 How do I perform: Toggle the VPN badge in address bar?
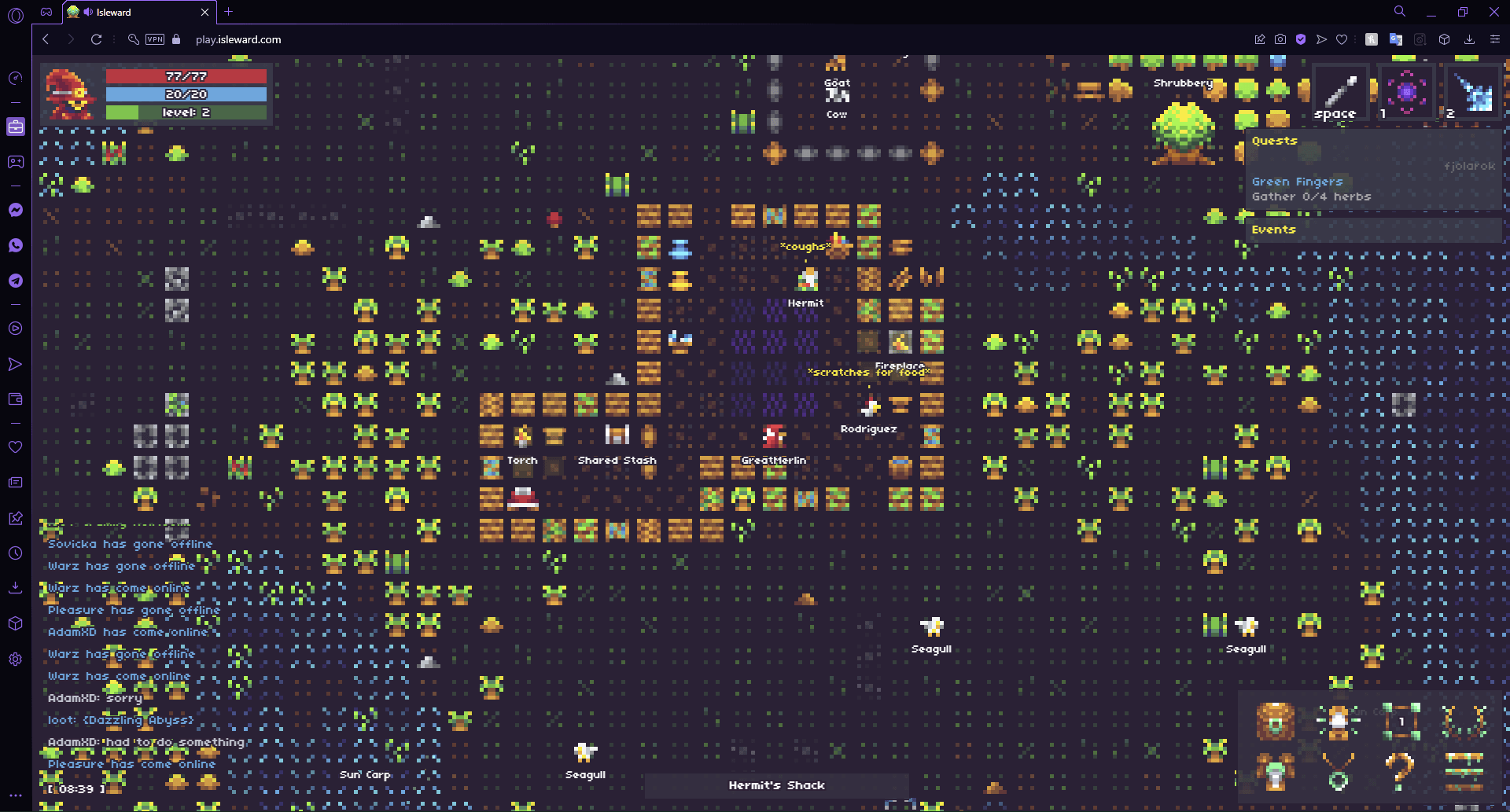(154, 39)
